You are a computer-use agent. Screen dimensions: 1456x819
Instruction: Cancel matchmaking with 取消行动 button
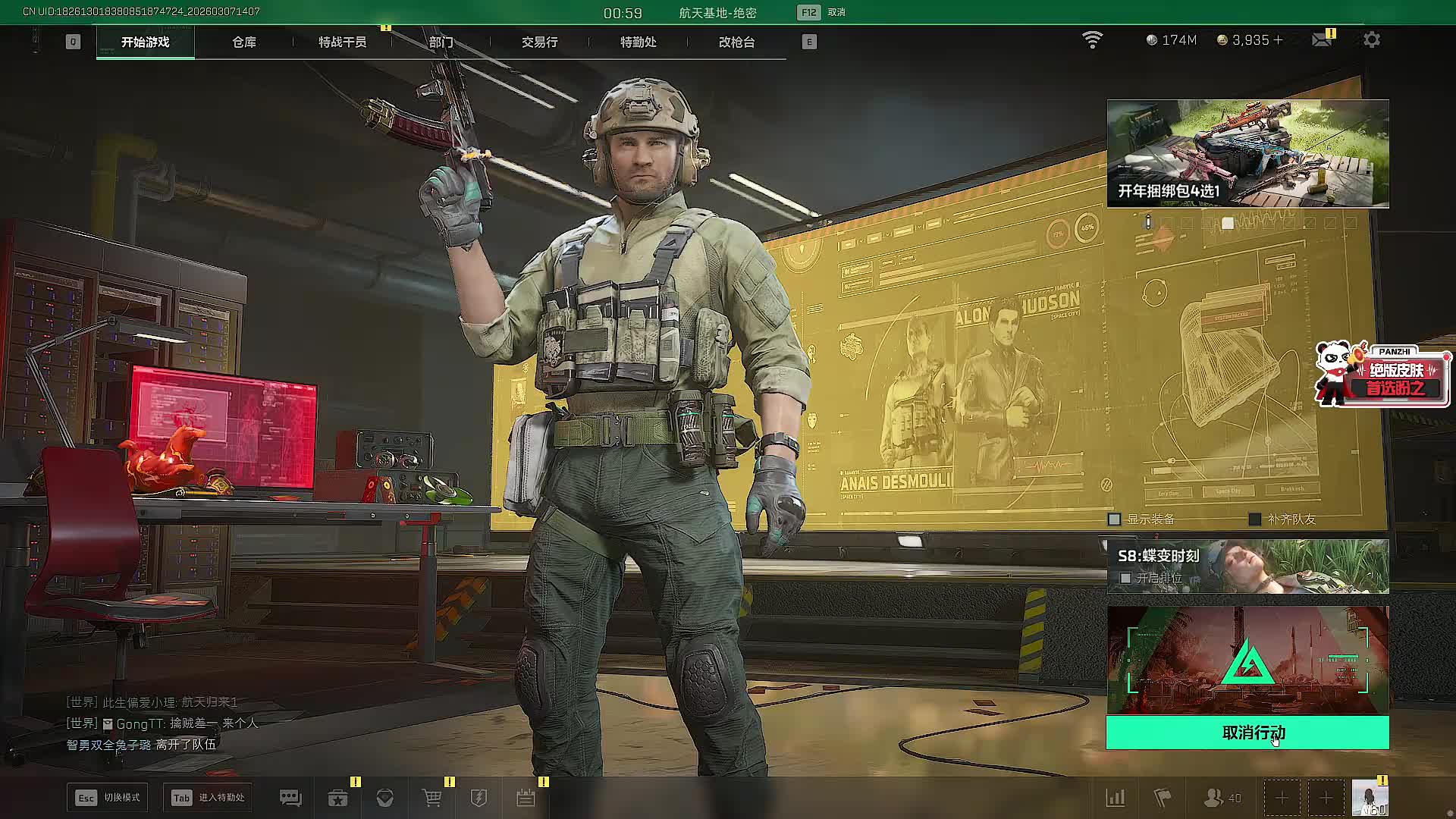(1247, 733)
